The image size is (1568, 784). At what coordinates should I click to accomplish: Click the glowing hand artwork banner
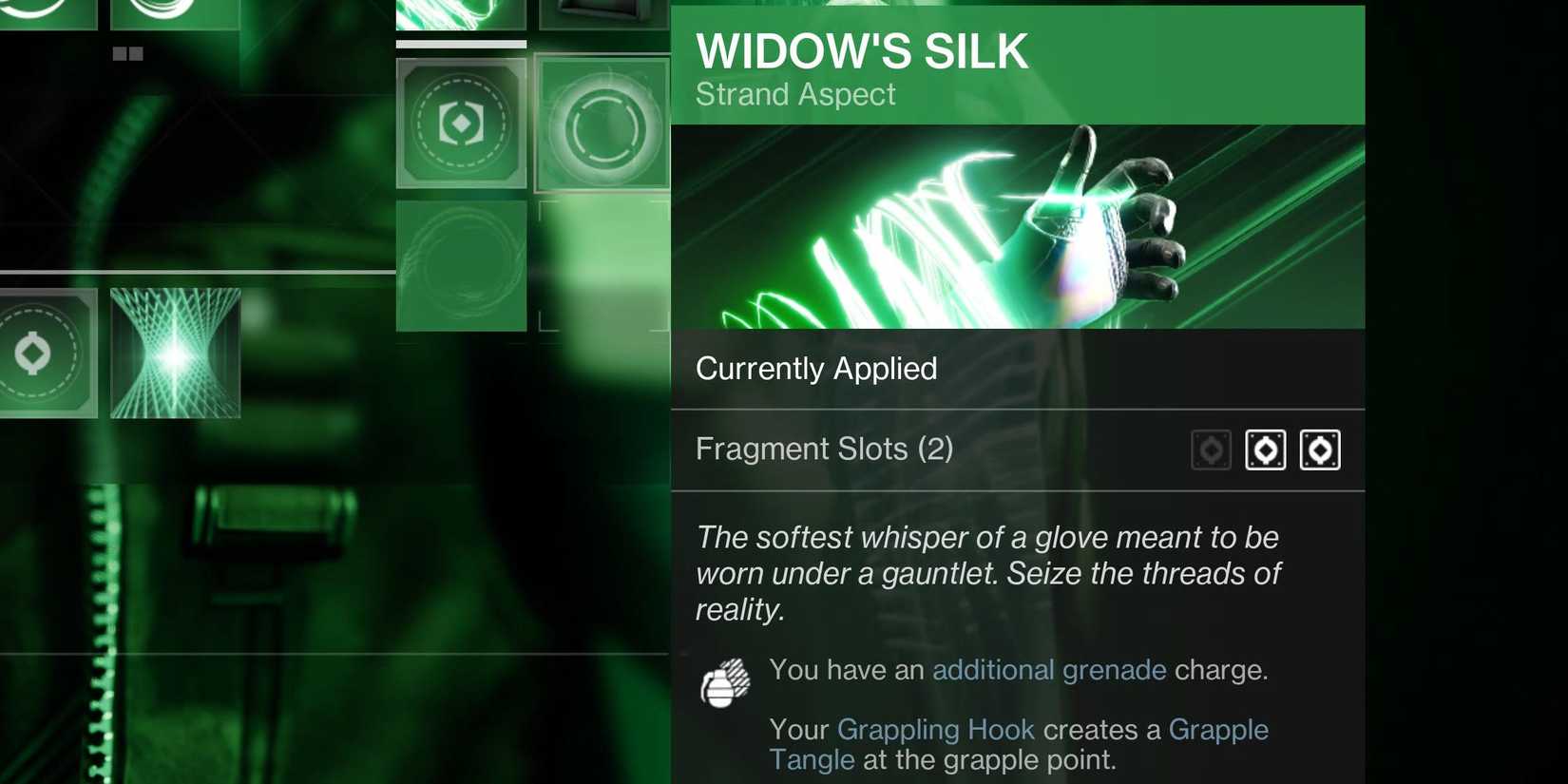1017,226
